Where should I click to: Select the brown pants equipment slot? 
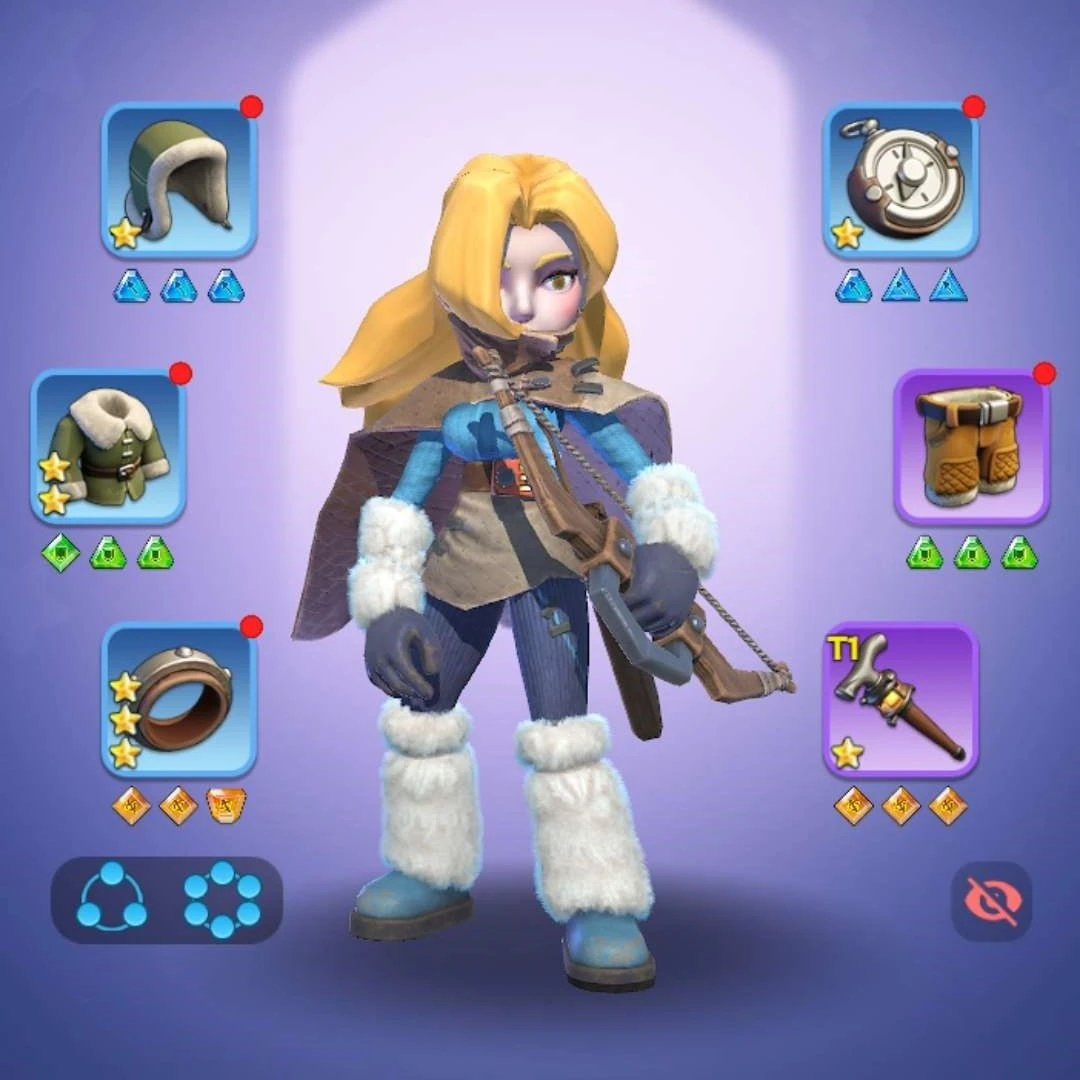(971, 446)
